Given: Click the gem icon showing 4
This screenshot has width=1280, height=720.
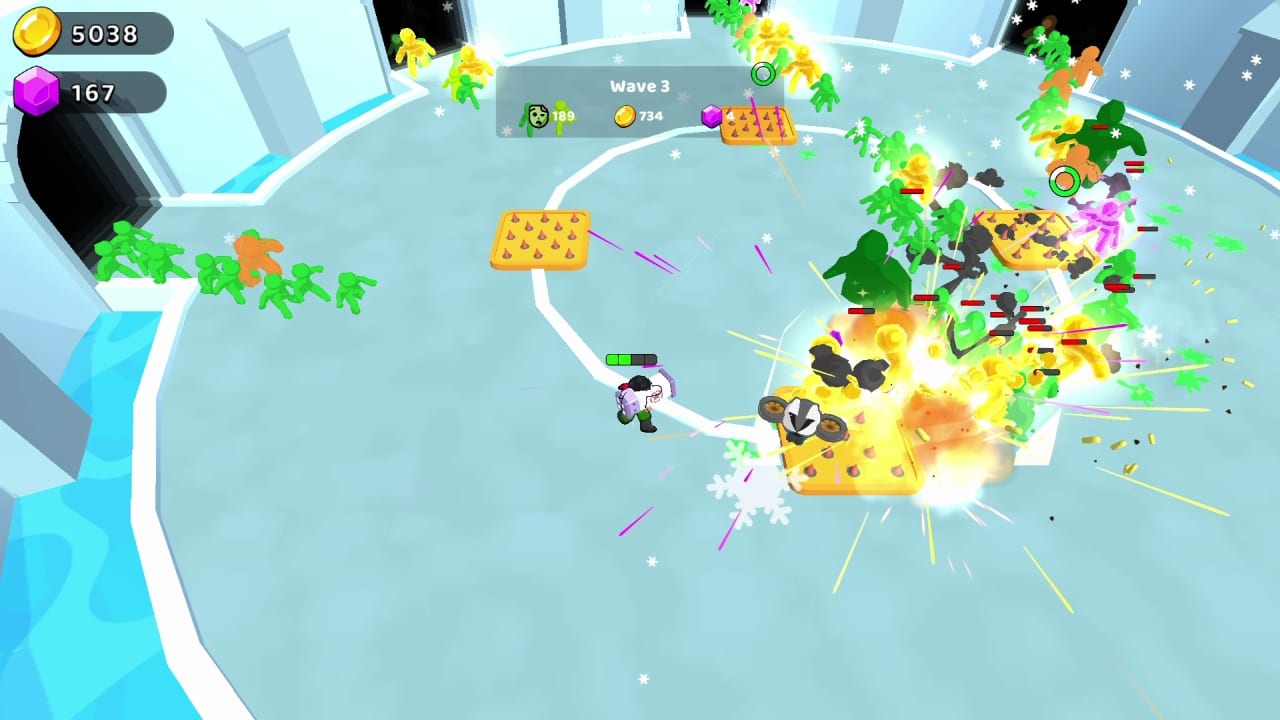Looking at the screenshot, I should tap(712, 117).
